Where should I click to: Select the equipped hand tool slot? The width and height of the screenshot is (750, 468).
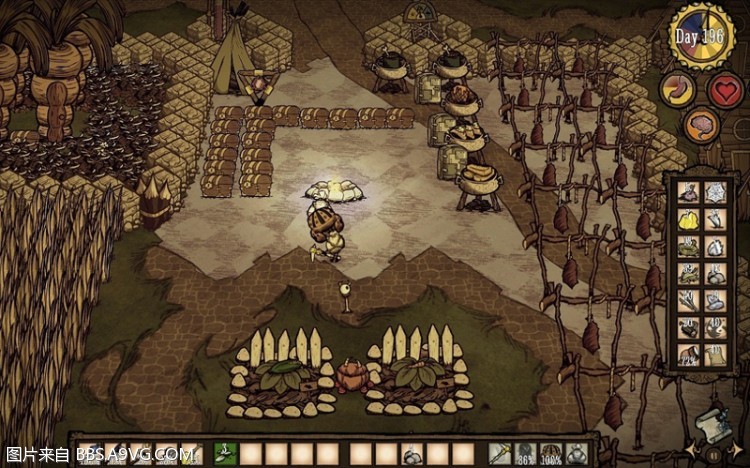tap(499, 454)
